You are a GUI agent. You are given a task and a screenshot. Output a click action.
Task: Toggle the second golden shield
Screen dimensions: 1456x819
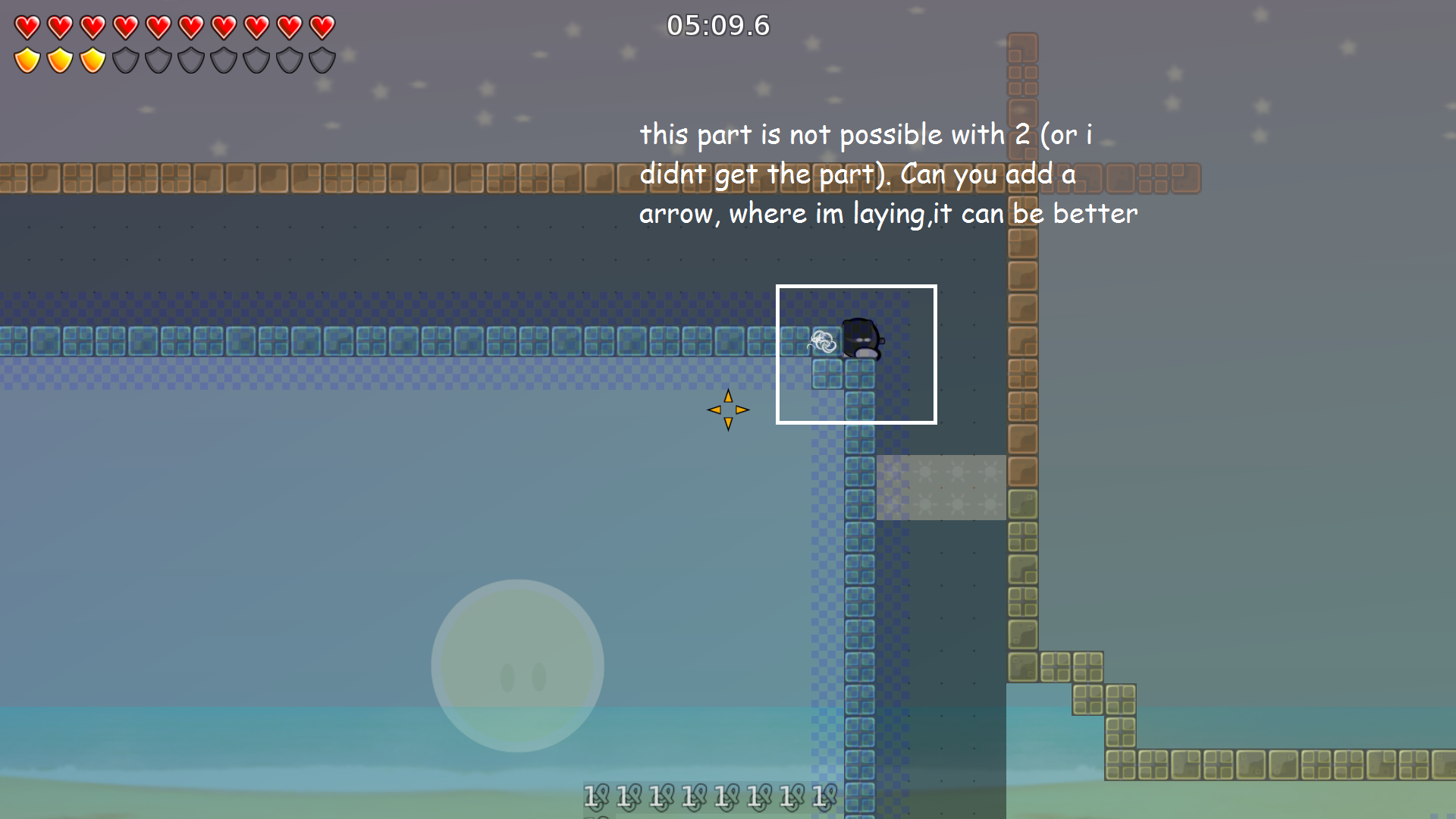click(60, 59)
